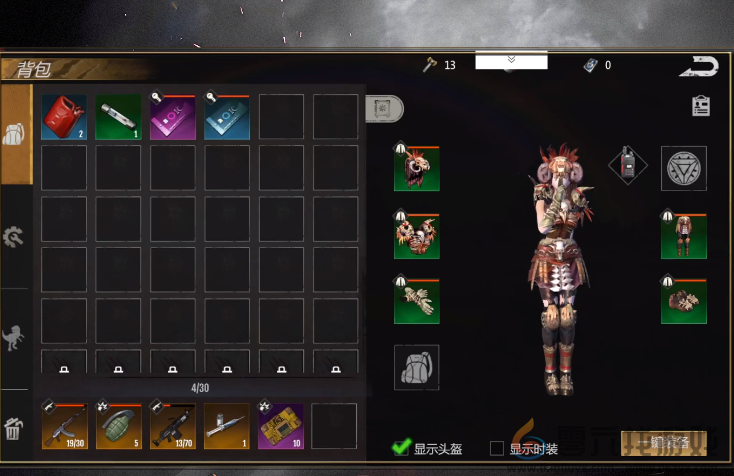This screenshot has height=476, width=734.
Task: Enable the 显示时装 show costume checkbox
Action: [x=497, y=447]
